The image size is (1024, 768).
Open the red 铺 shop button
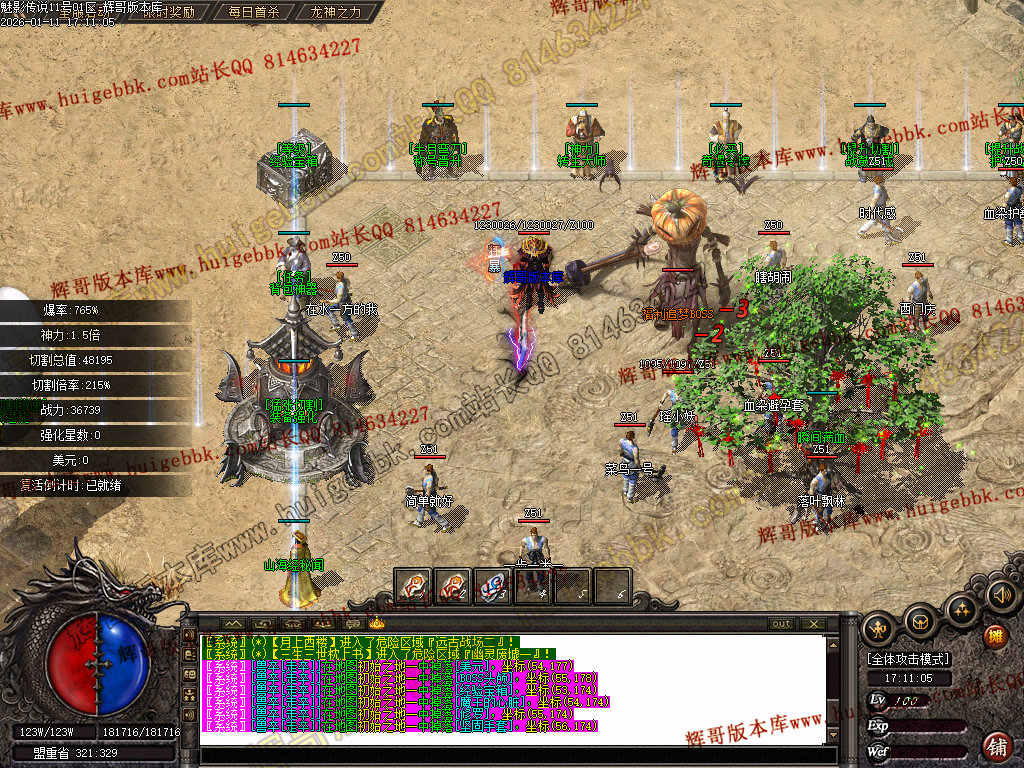(996, 745)
